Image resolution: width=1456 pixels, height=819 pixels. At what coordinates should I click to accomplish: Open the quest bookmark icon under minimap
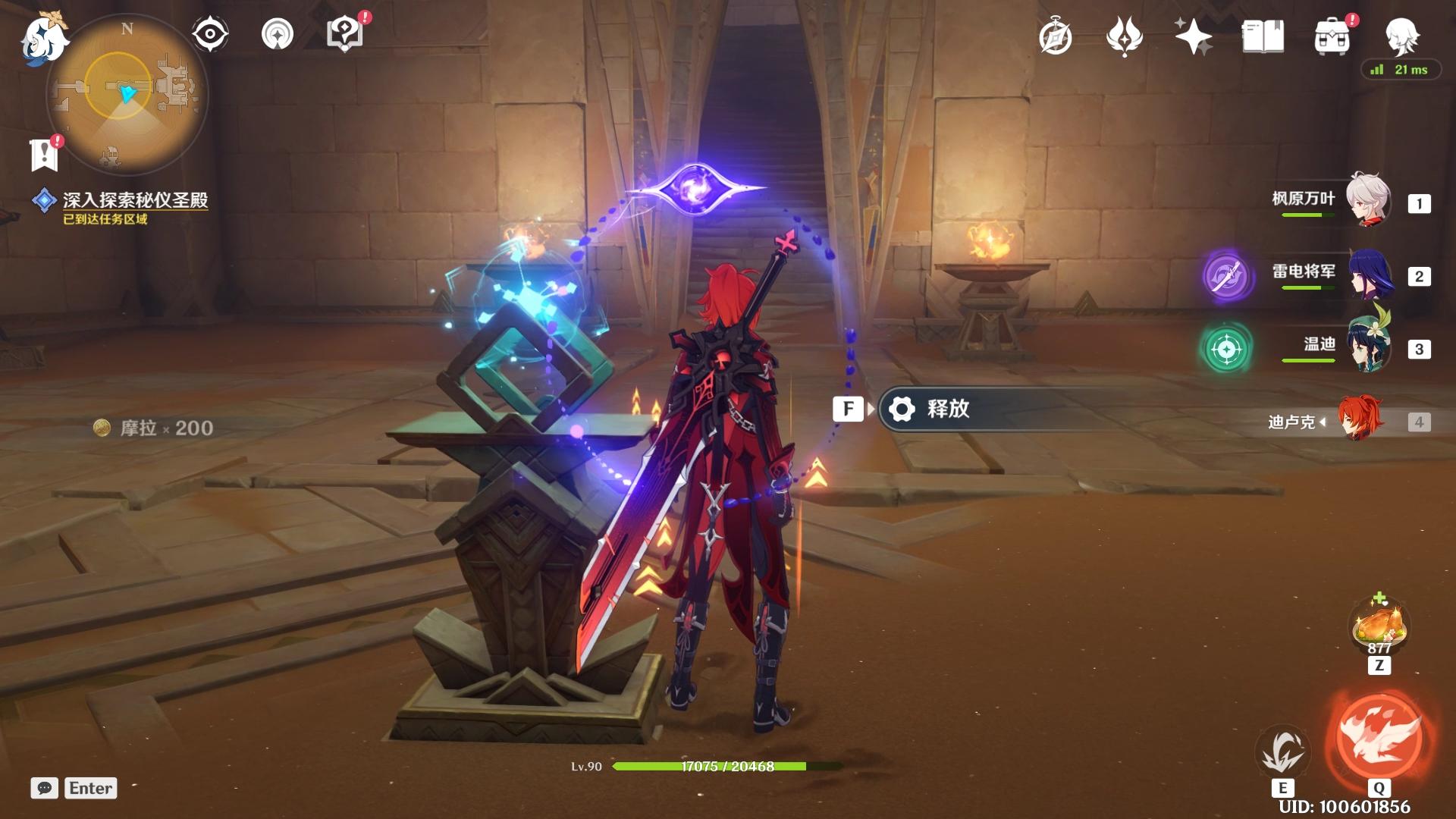point(44,154)
